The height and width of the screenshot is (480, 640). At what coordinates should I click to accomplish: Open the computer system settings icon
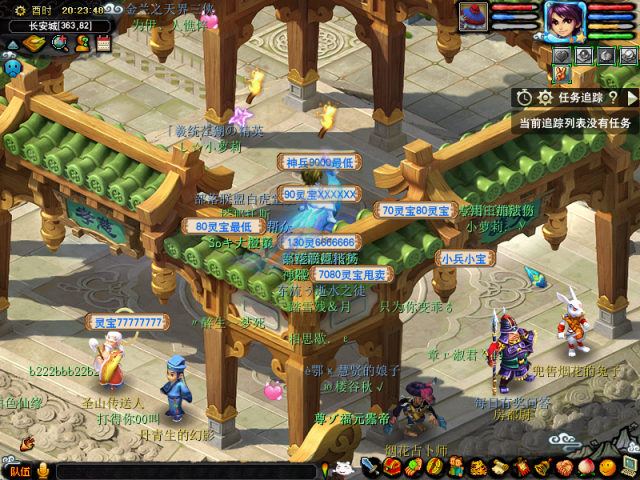click(x=629, y=467)
